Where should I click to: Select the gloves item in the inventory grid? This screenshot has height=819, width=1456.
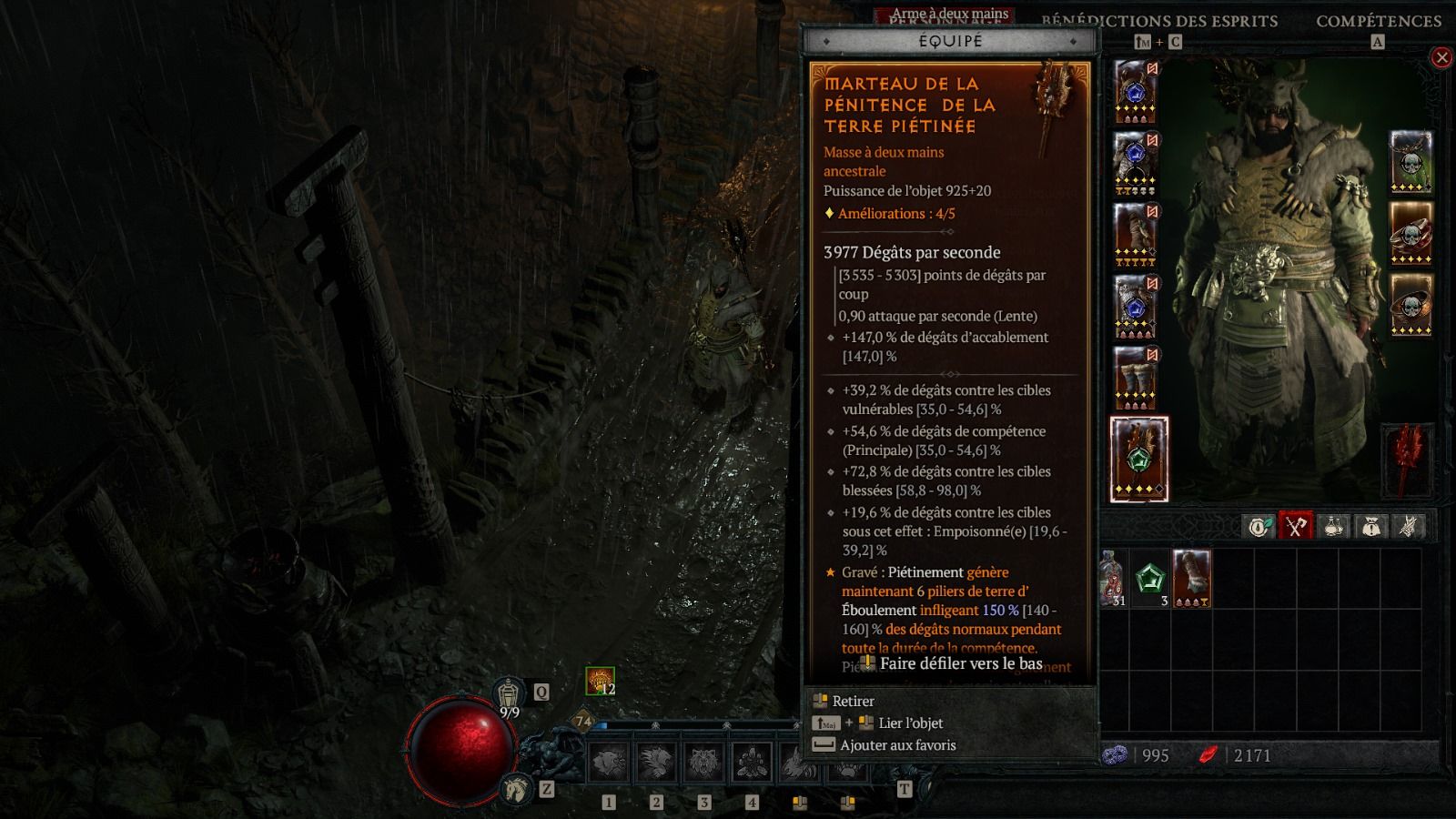pos(1191,578)
